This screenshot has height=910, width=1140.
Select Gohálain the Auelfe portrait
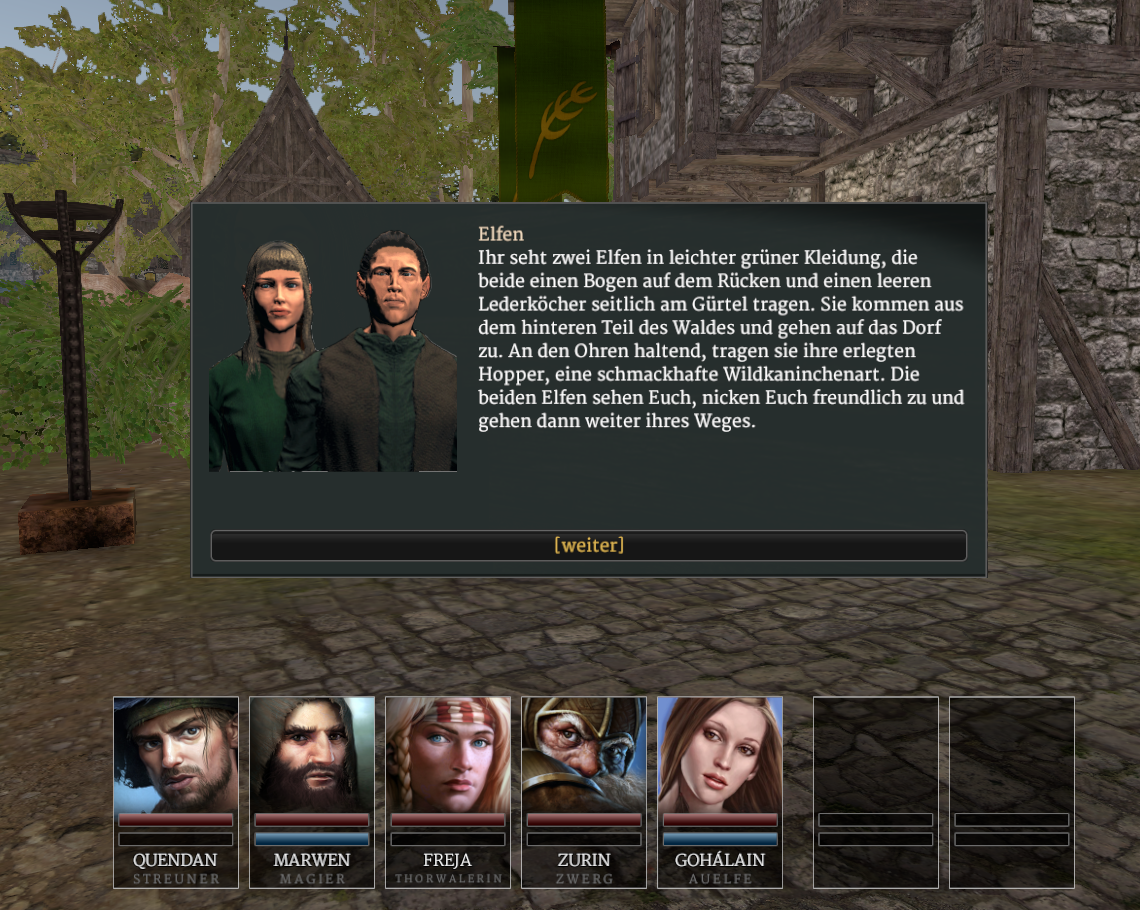point(720,755)
